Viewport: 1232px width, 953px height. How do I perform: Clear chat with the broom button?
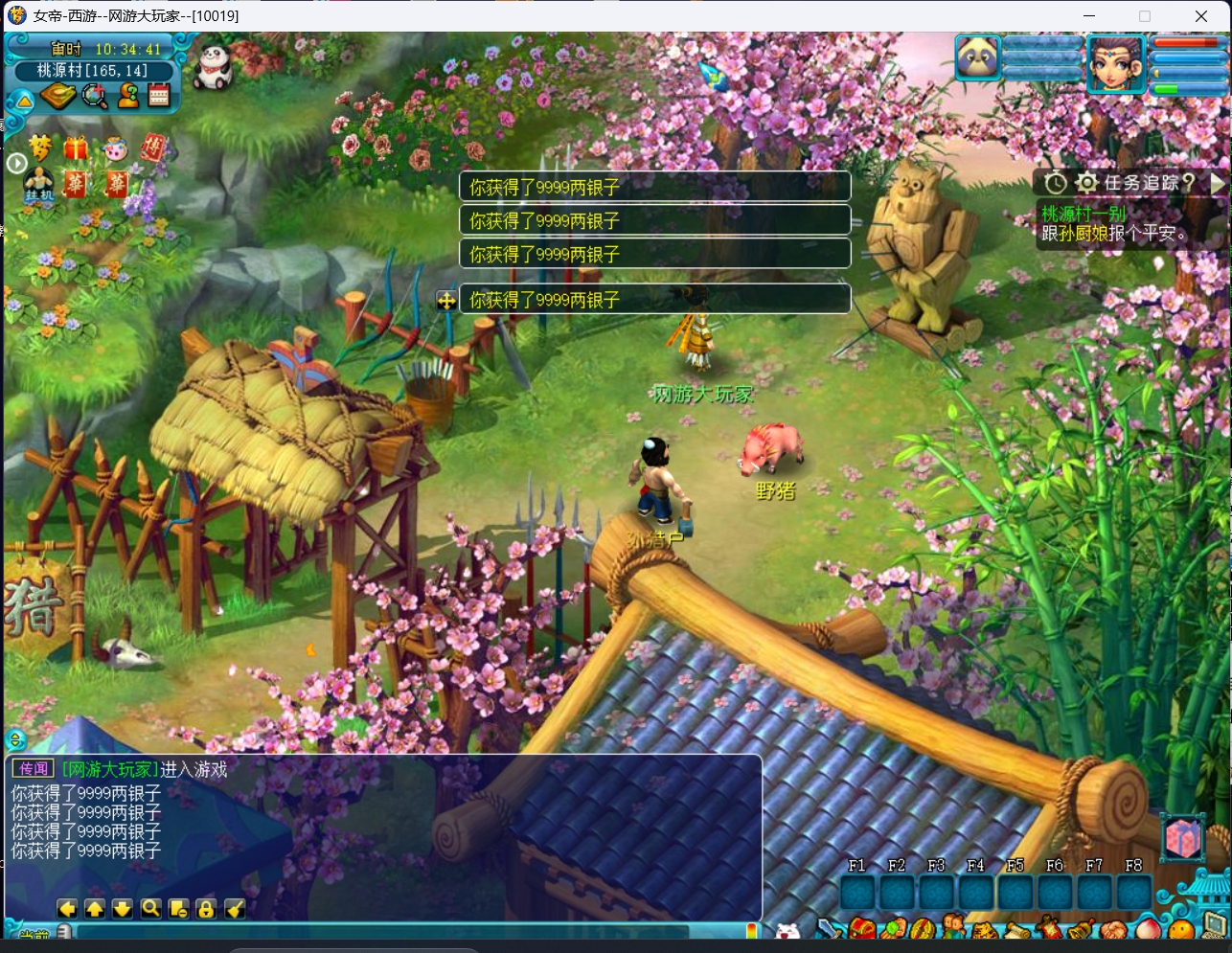(x=235, y=909)
